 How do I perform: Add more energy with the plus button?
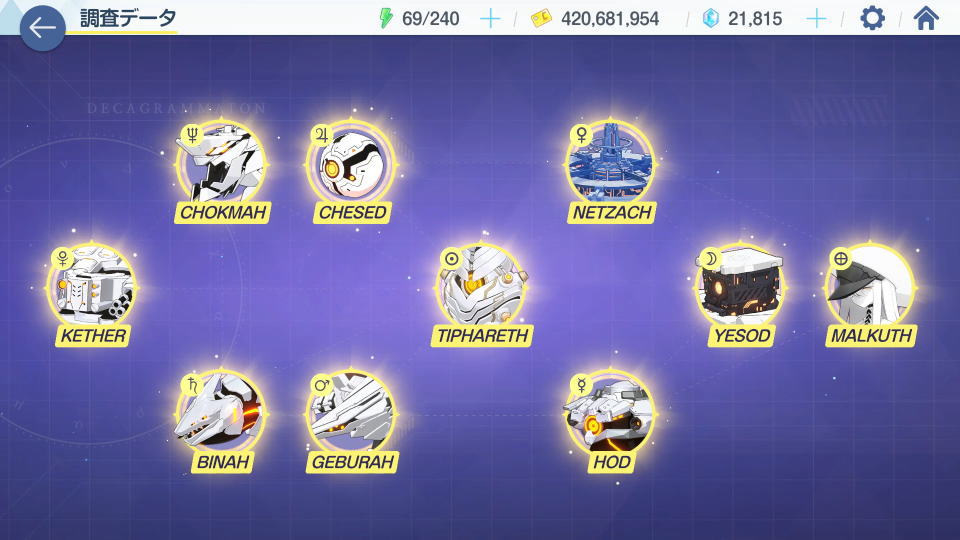[490, 18]
